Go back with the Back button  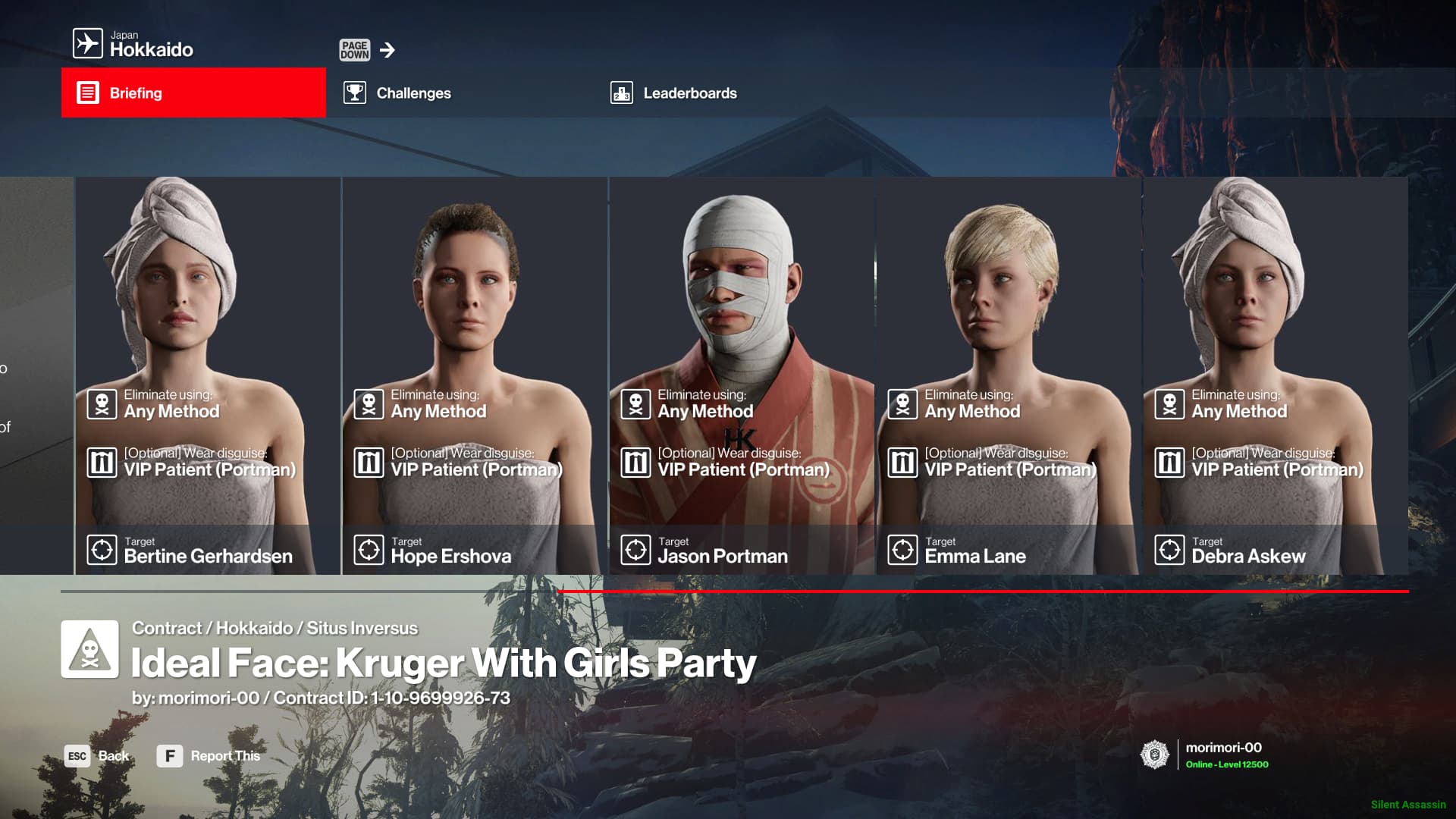coord(97,756)
